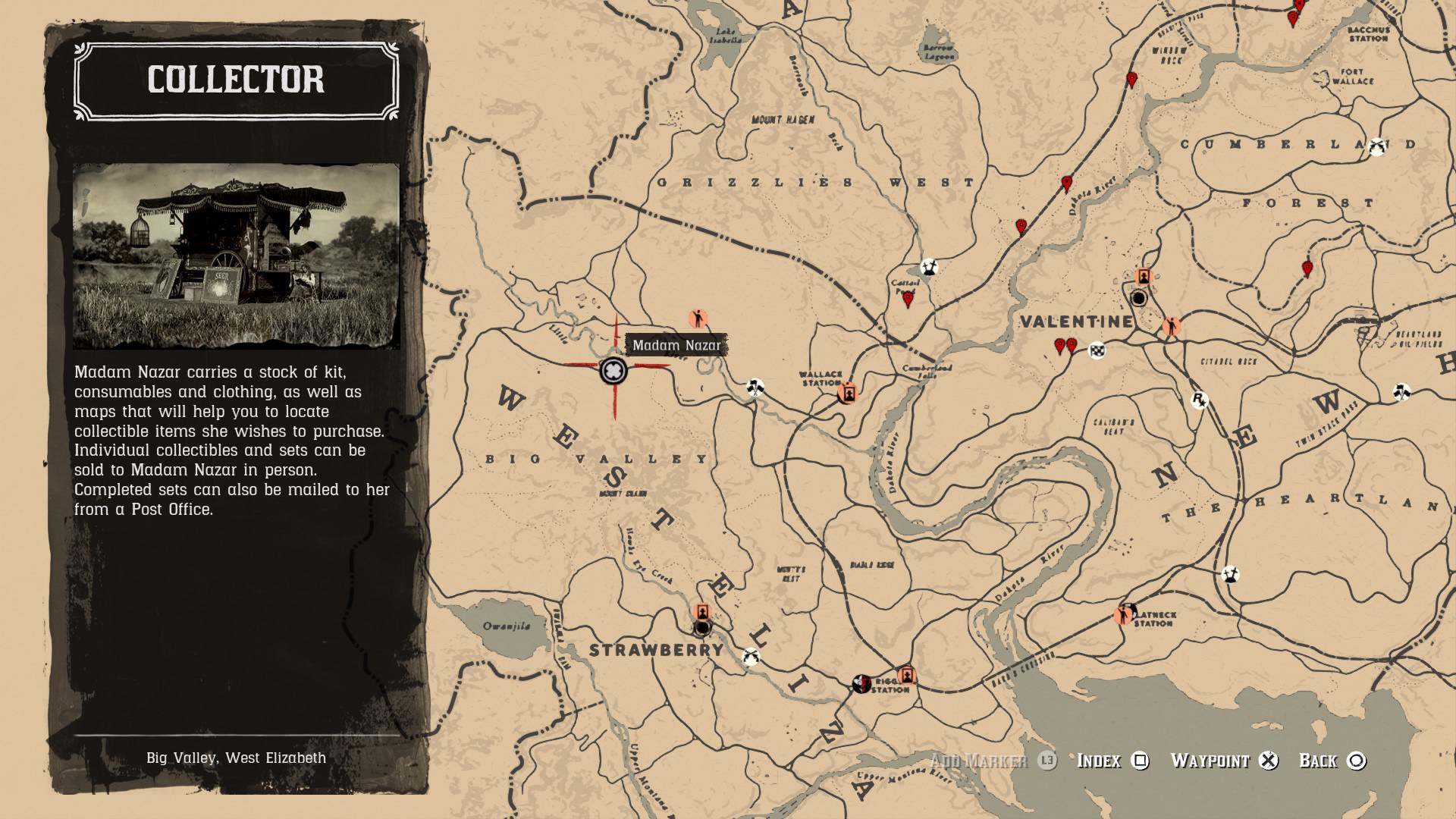Click the red pin near Bacchus Station

tap(1292, 17)
